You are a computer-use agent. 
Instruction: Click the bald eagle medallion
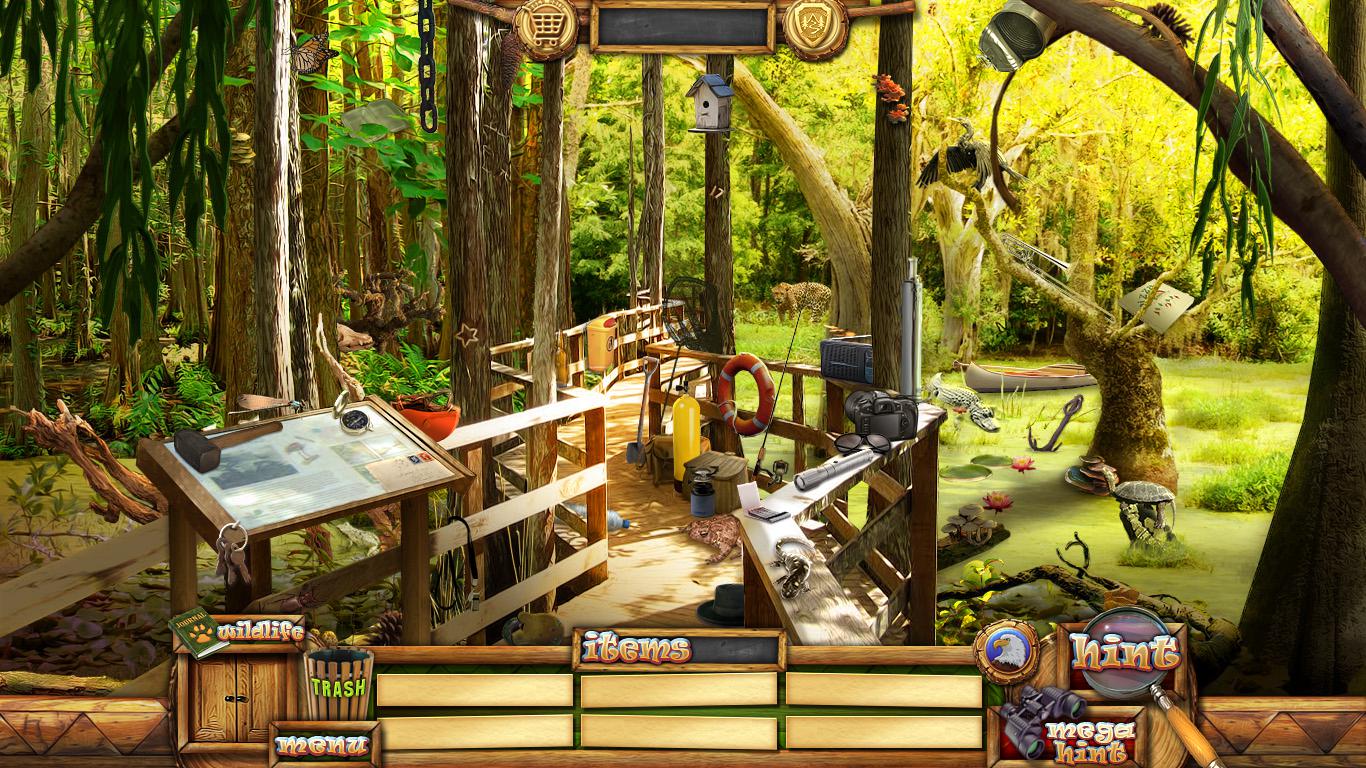tap(1006, 651)
